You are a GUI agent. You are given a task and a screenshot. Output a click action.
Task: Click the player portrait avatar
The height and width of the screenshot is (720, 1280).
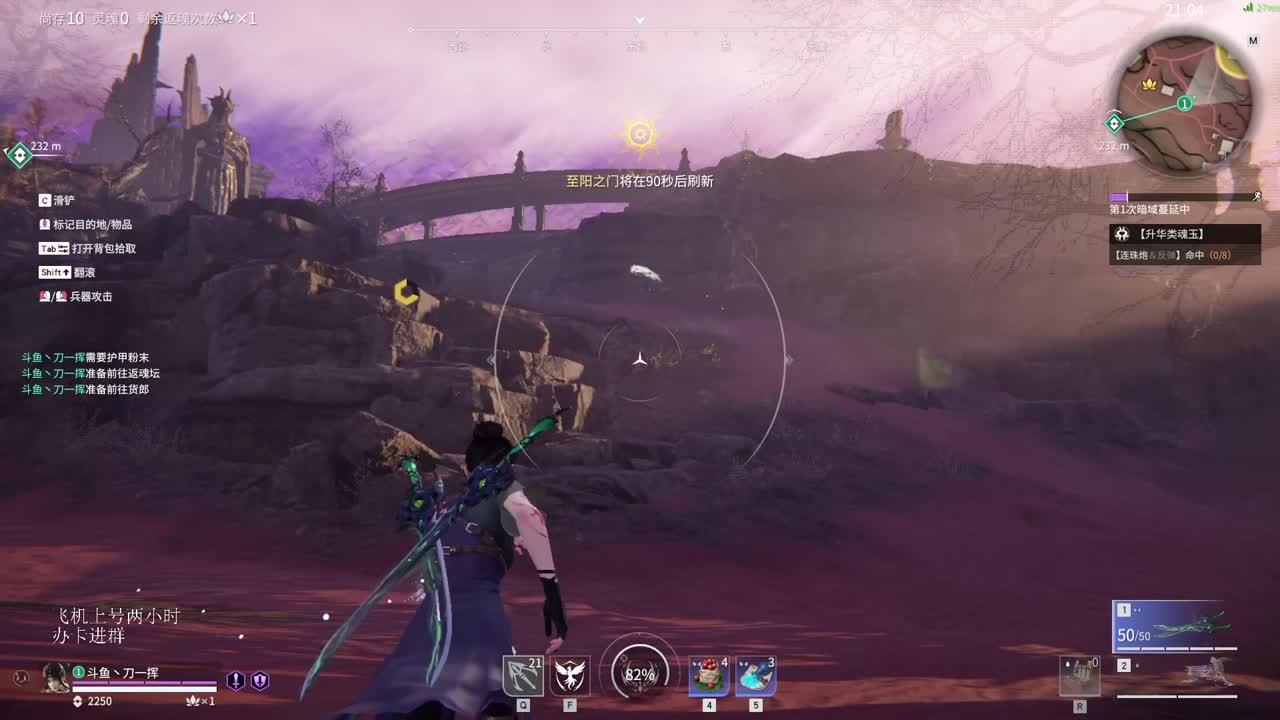coord(55,677)
